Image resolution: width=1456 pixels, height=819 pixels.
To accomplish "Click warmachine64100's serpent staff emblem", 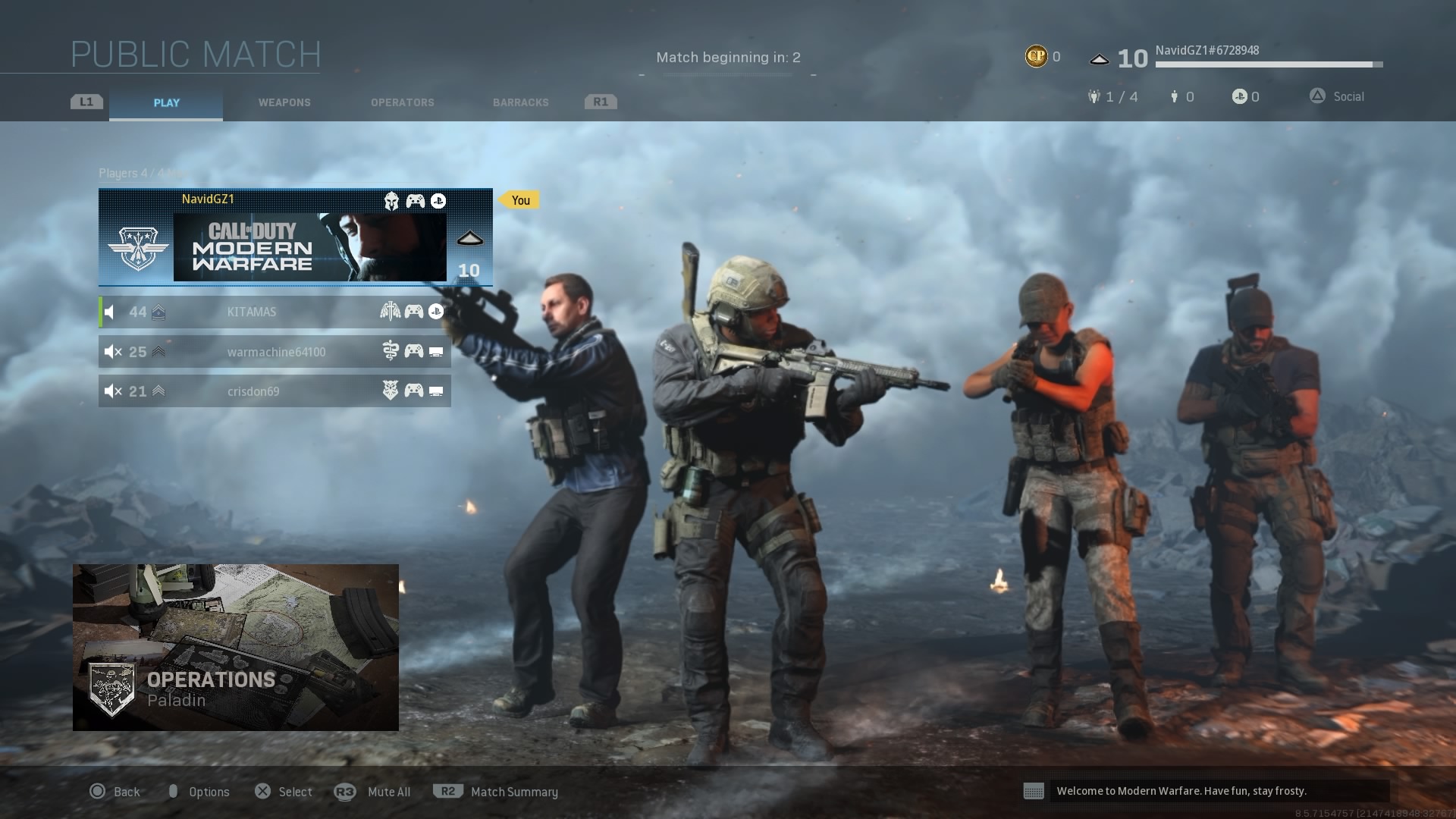I will click(389, 351).
